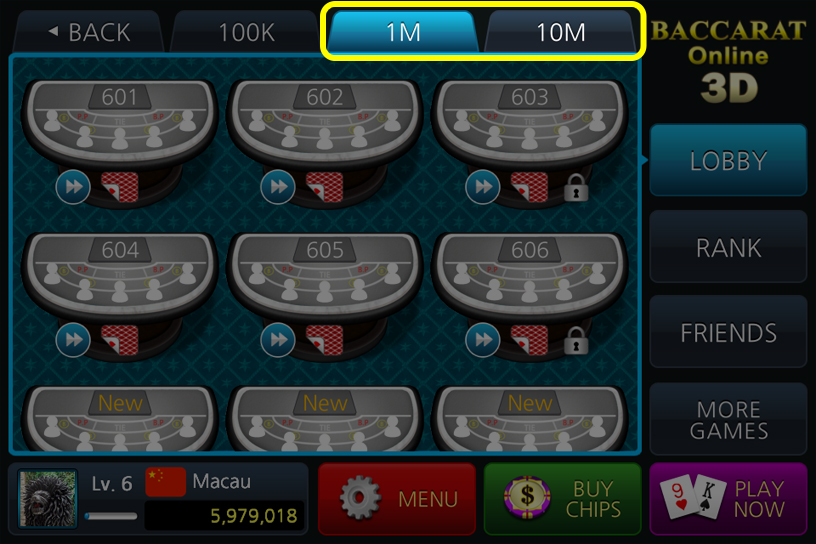This screenshot has width=816, height=544.
Task: Sit at table 604
Action: point(120,275)
